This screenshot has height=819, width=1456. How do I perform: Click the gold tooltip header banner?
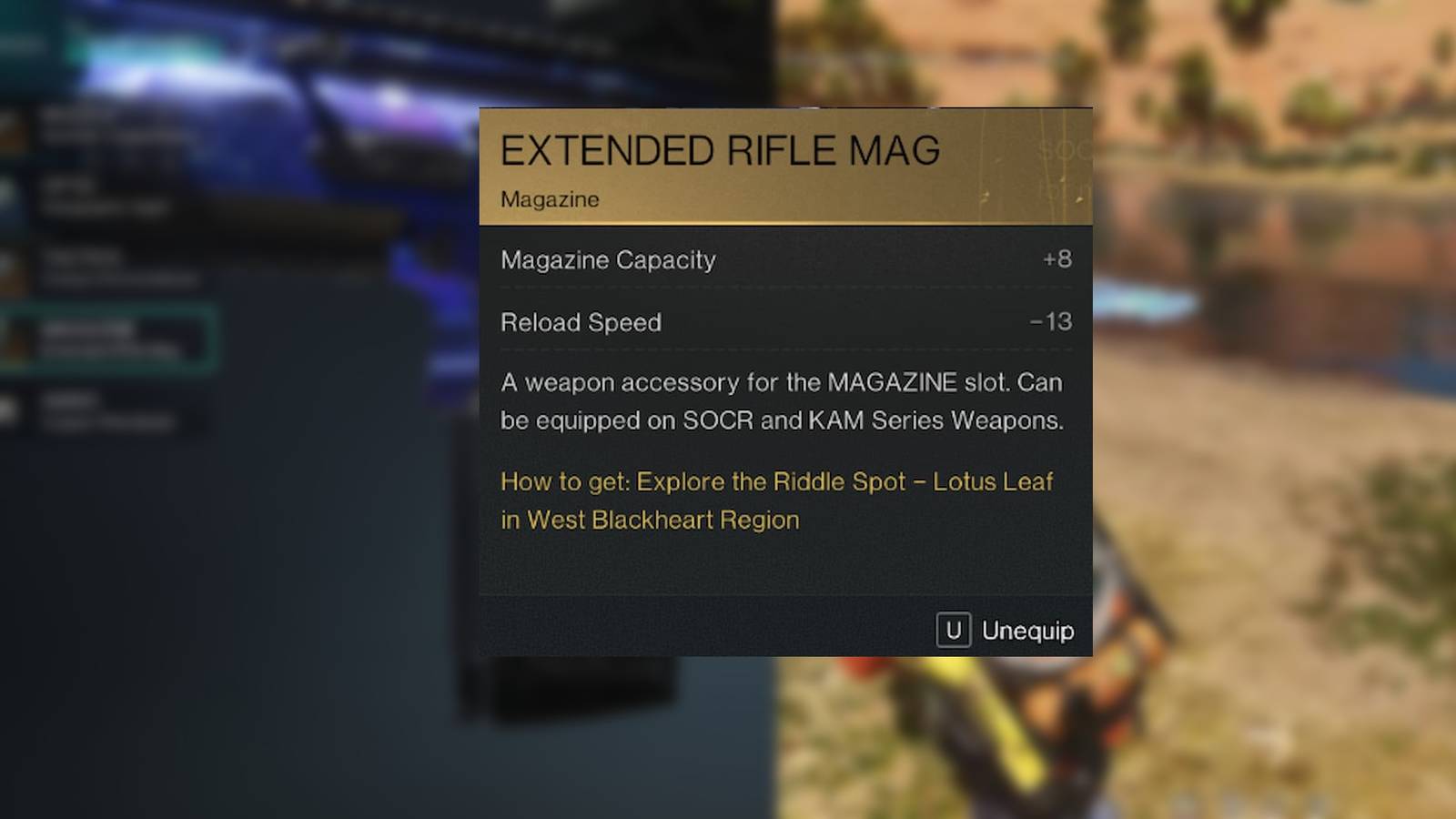pos(786,164)
